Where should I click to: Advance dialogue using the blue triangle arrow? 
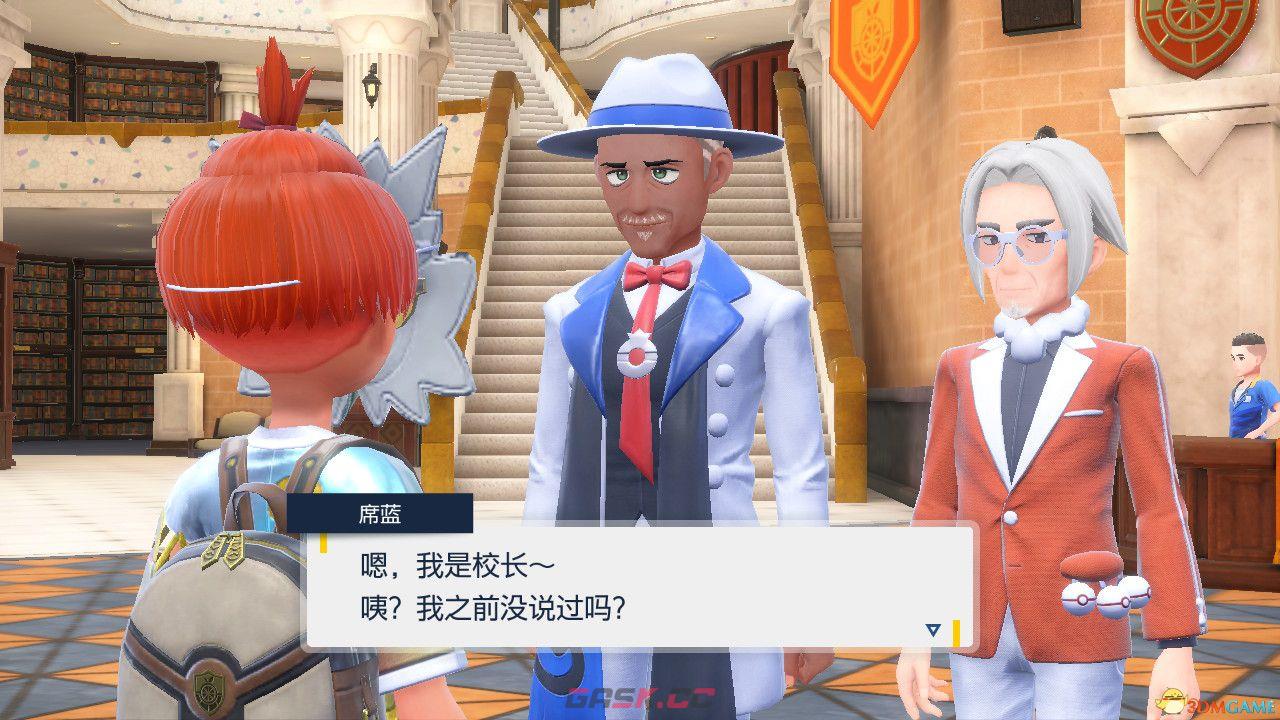click(932, 629)
